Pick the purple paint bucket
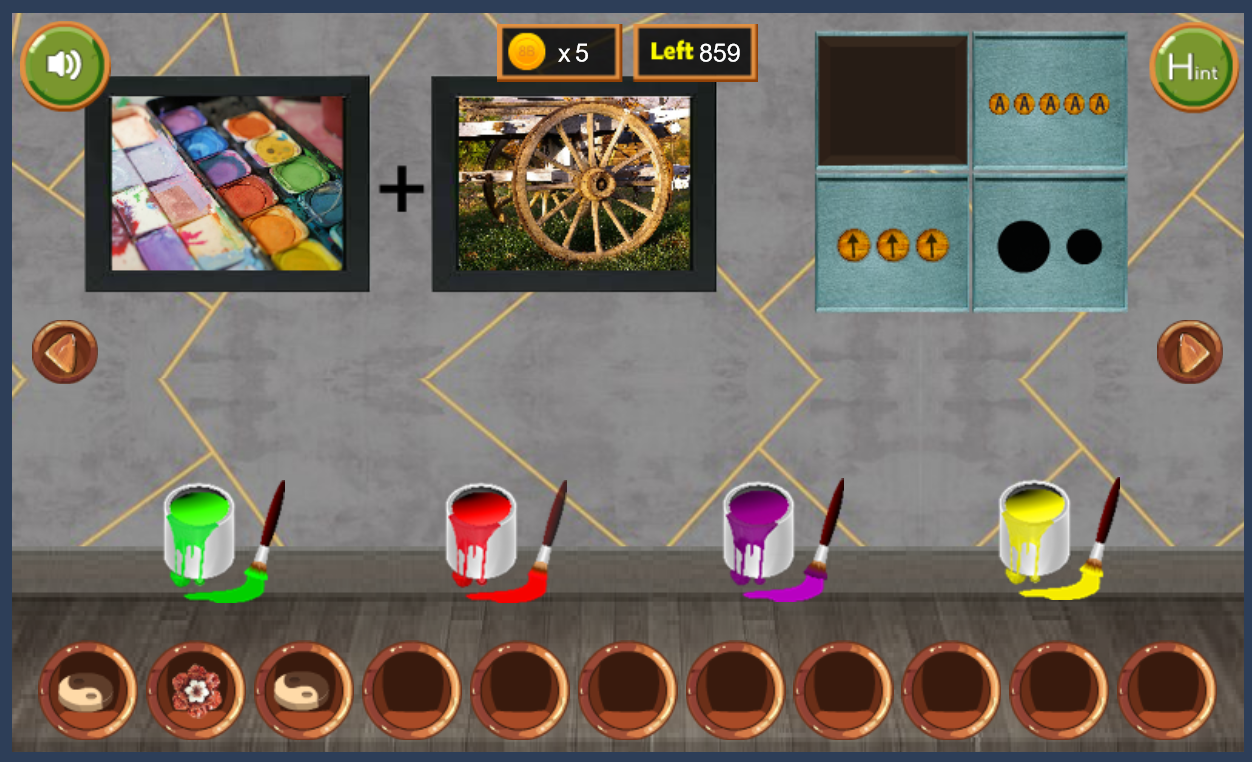This screenshot has width=1252, height=762. pos(758,534)
